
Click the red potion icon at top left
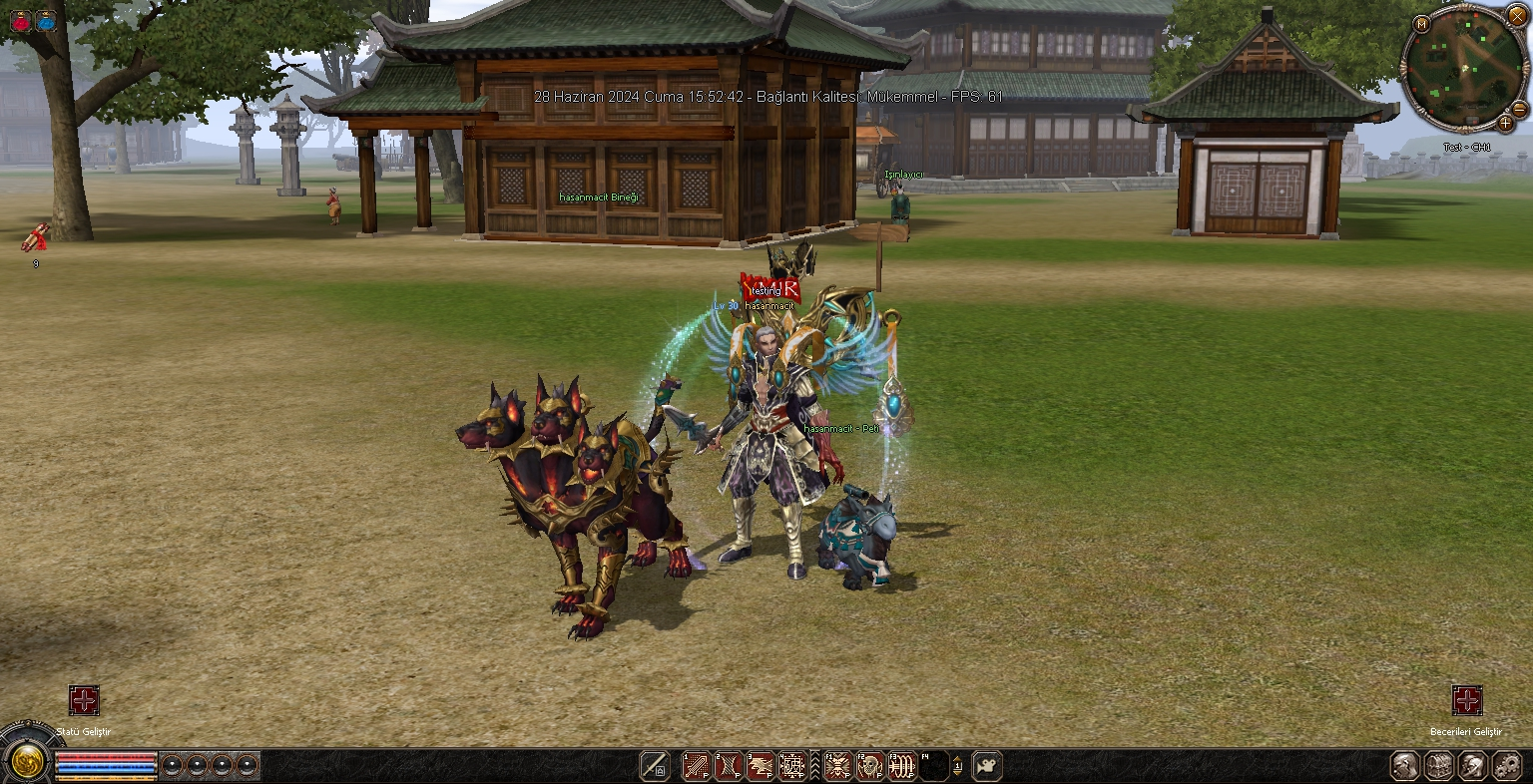(x=20, y=19)
